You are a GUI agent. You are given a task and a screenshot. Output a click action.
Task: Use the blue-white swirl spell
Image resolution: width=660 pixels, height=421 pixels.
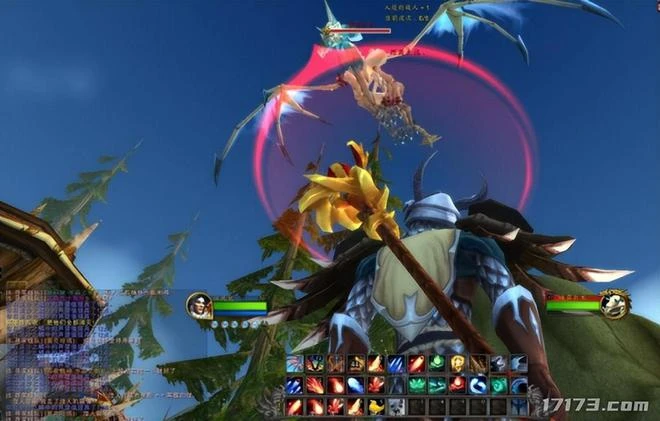478,385
